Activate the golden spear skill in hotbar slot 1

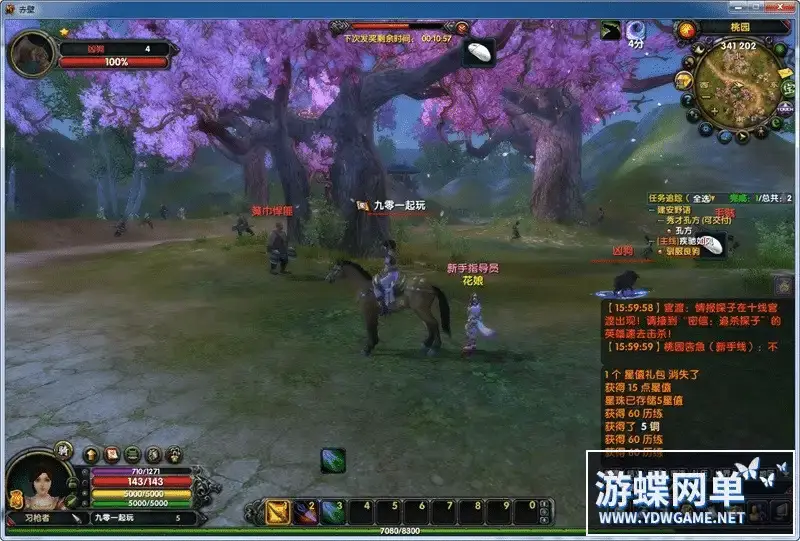277,511
